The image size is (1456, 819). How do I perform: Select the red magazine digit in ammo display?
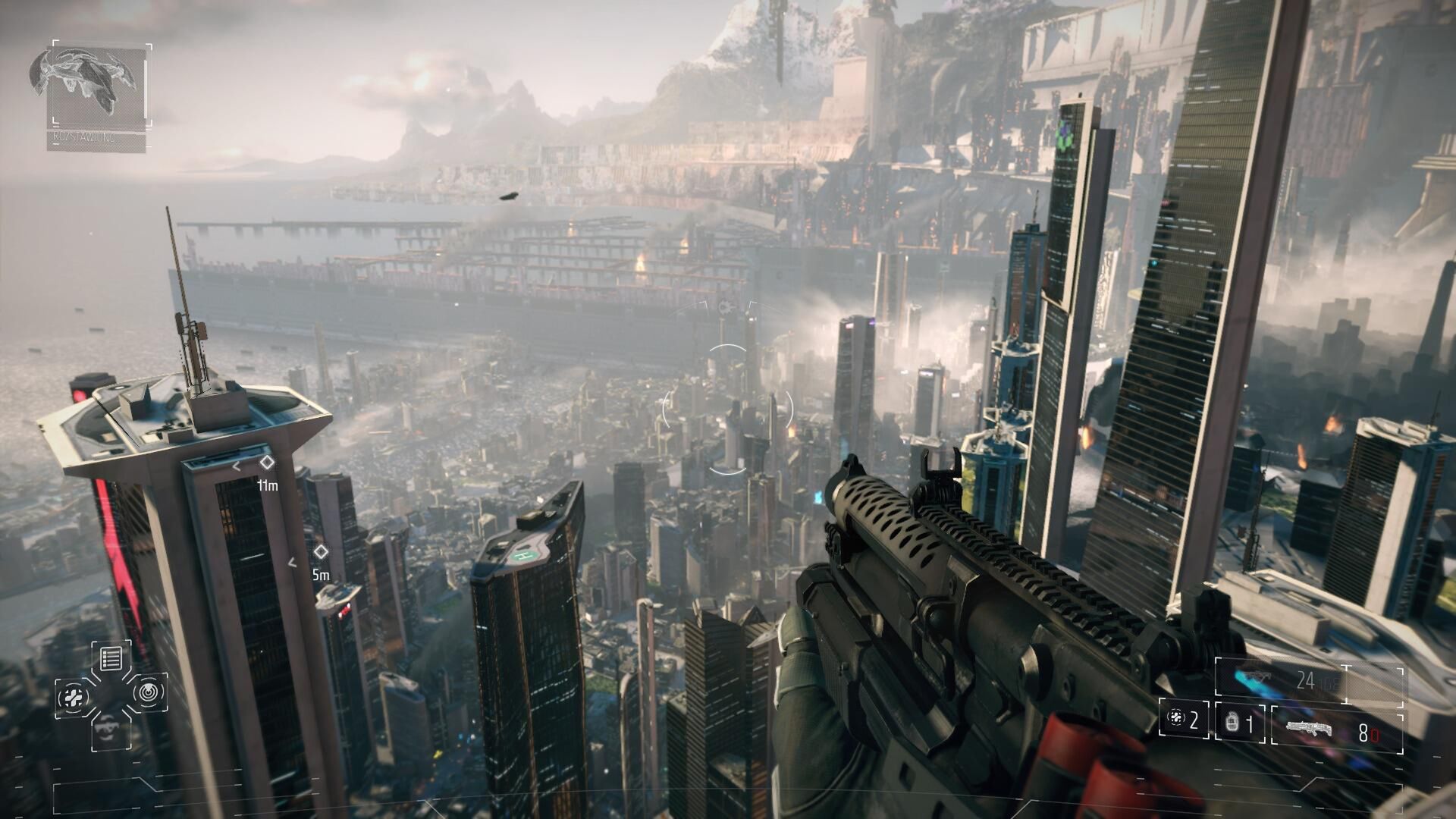coord(1376,733)
